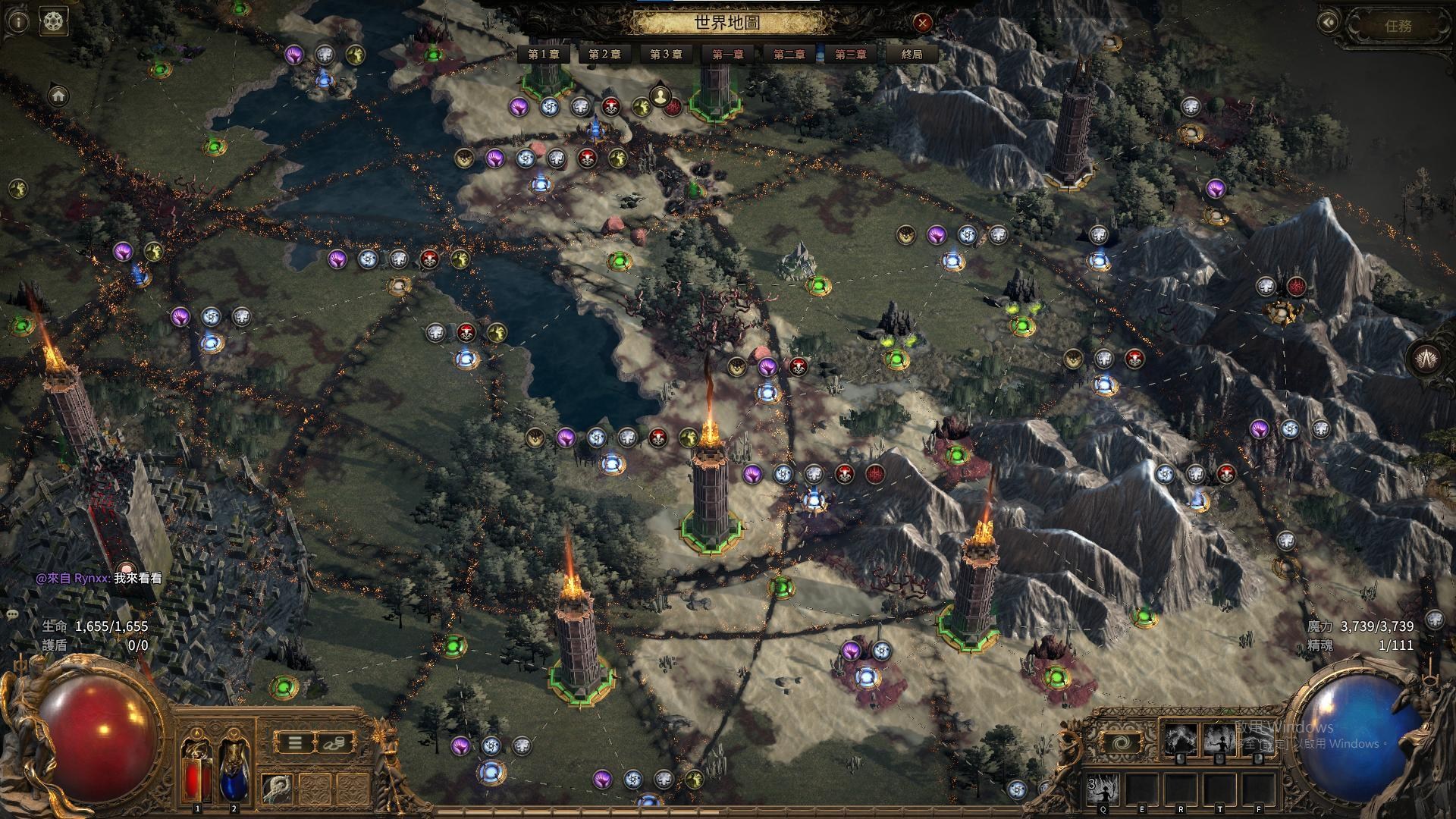Viewport: 1456px width, 819px height.
Task: Toggle the 第二章 chapter filter
Action: click(x=790, y=54)
